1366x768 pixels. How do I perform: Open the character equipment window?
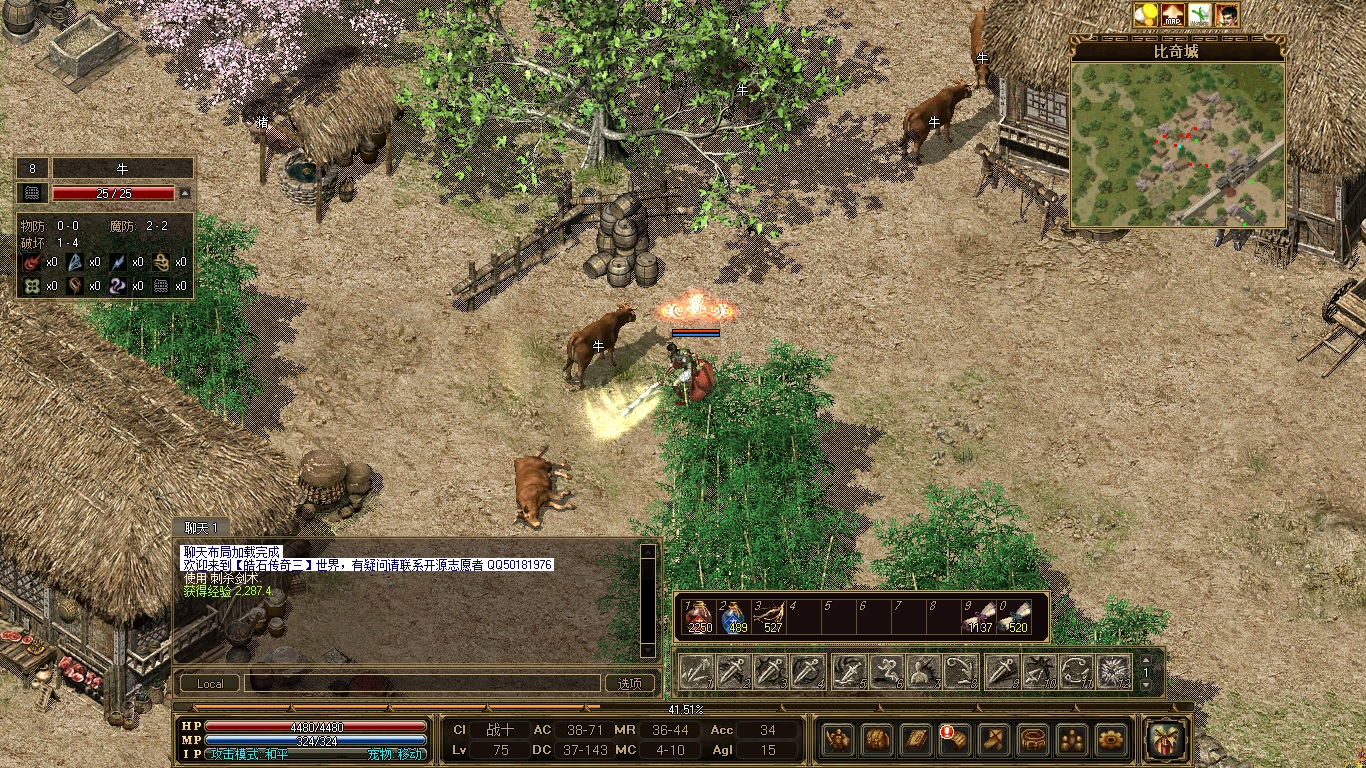[x=837, y=740]
